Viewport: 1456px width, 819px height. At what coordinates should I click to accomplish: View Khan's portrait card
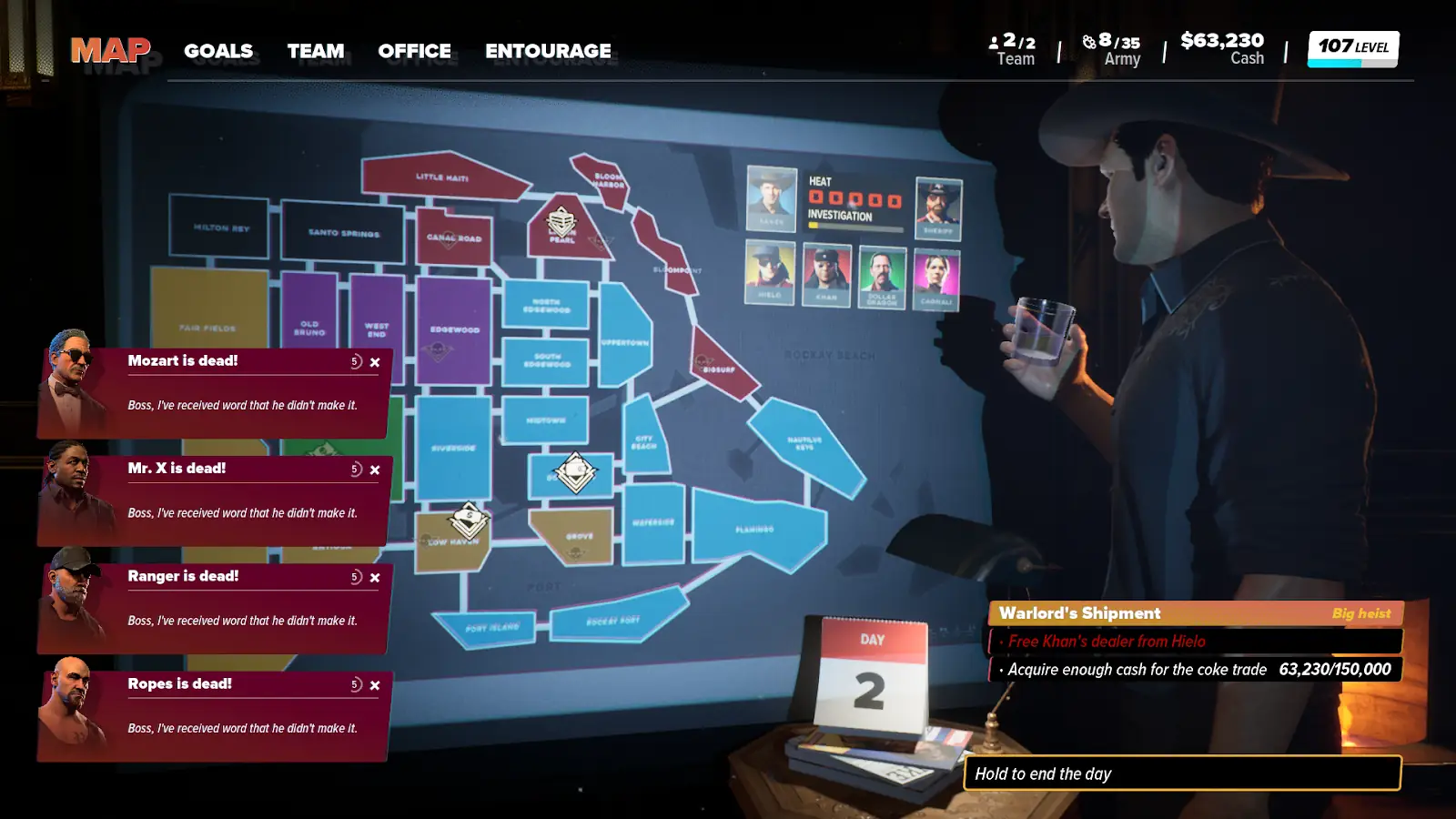tap(826, 275)
